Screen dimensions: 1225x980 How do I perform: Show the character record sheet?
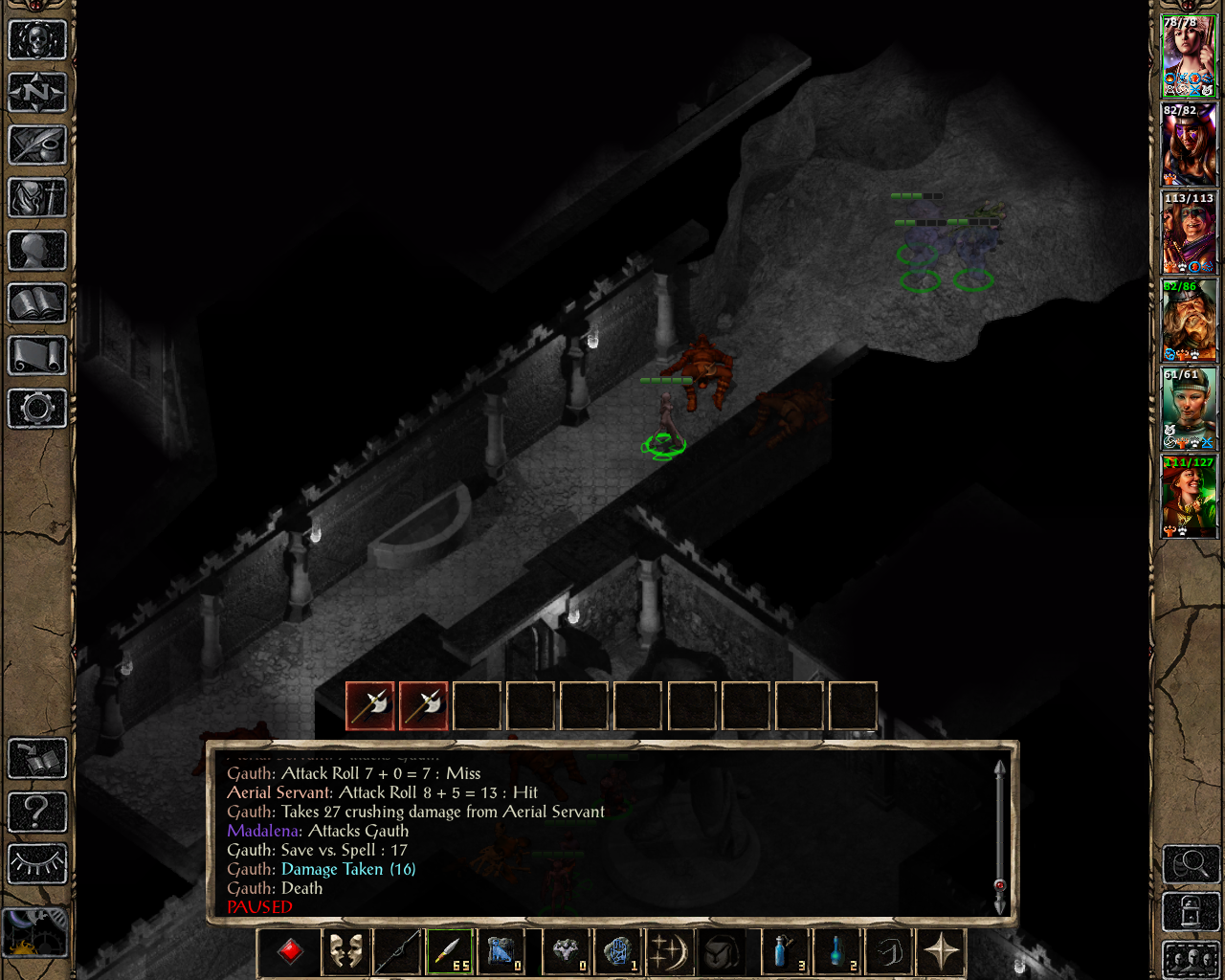coord(37,251)
